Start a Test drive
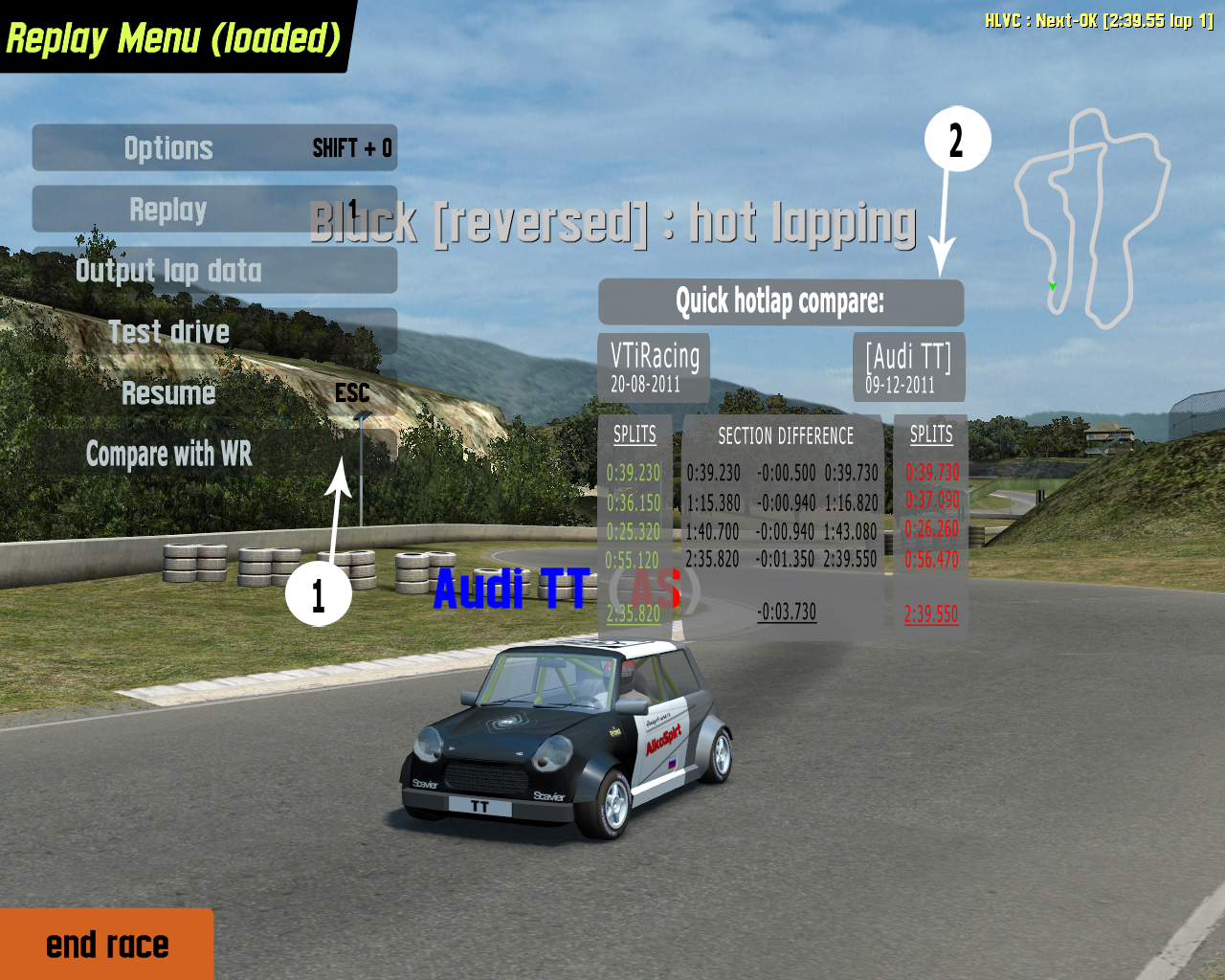 tap(214, 332)
